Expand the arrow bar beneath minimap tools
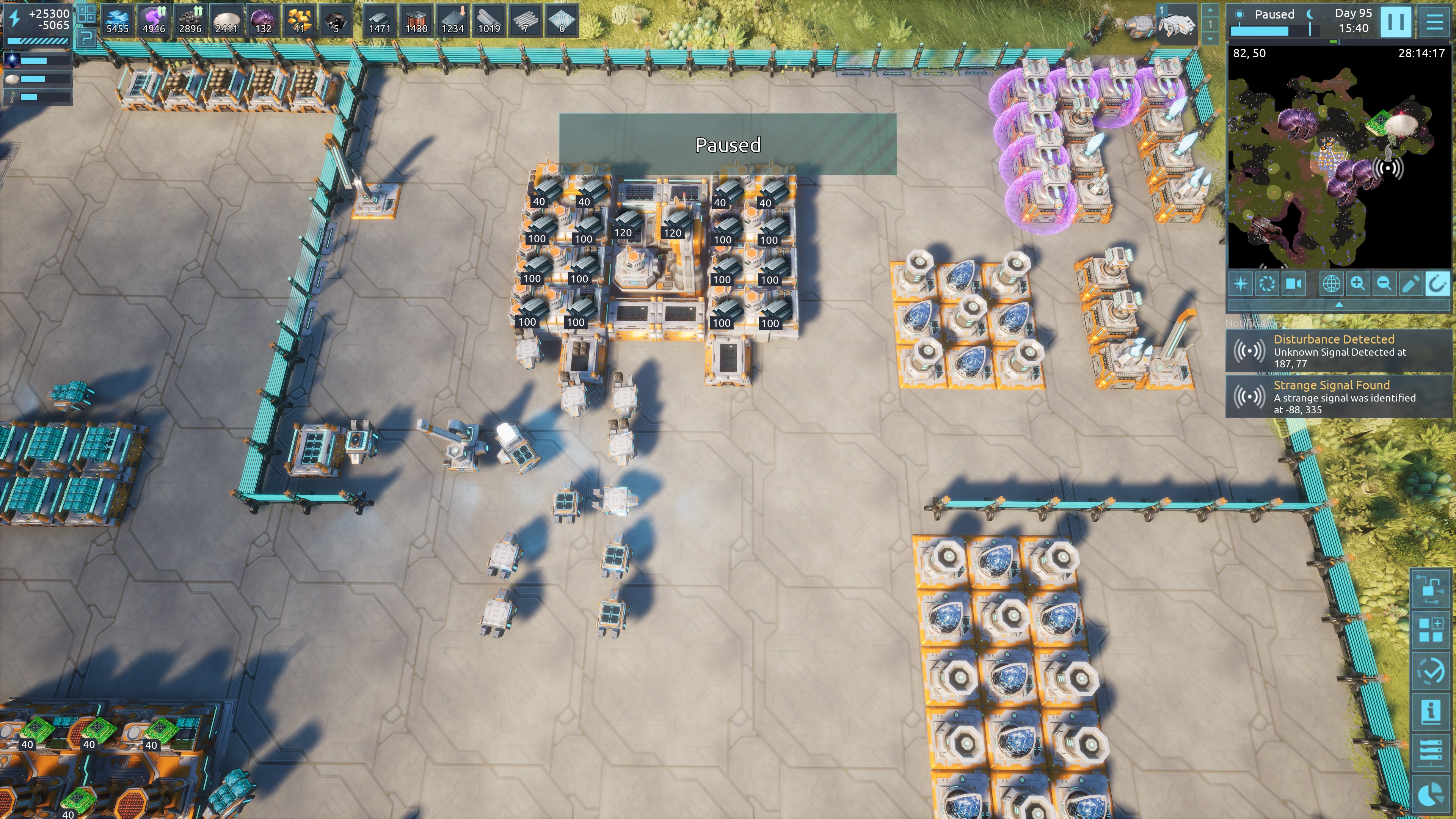 [1338, 304]
